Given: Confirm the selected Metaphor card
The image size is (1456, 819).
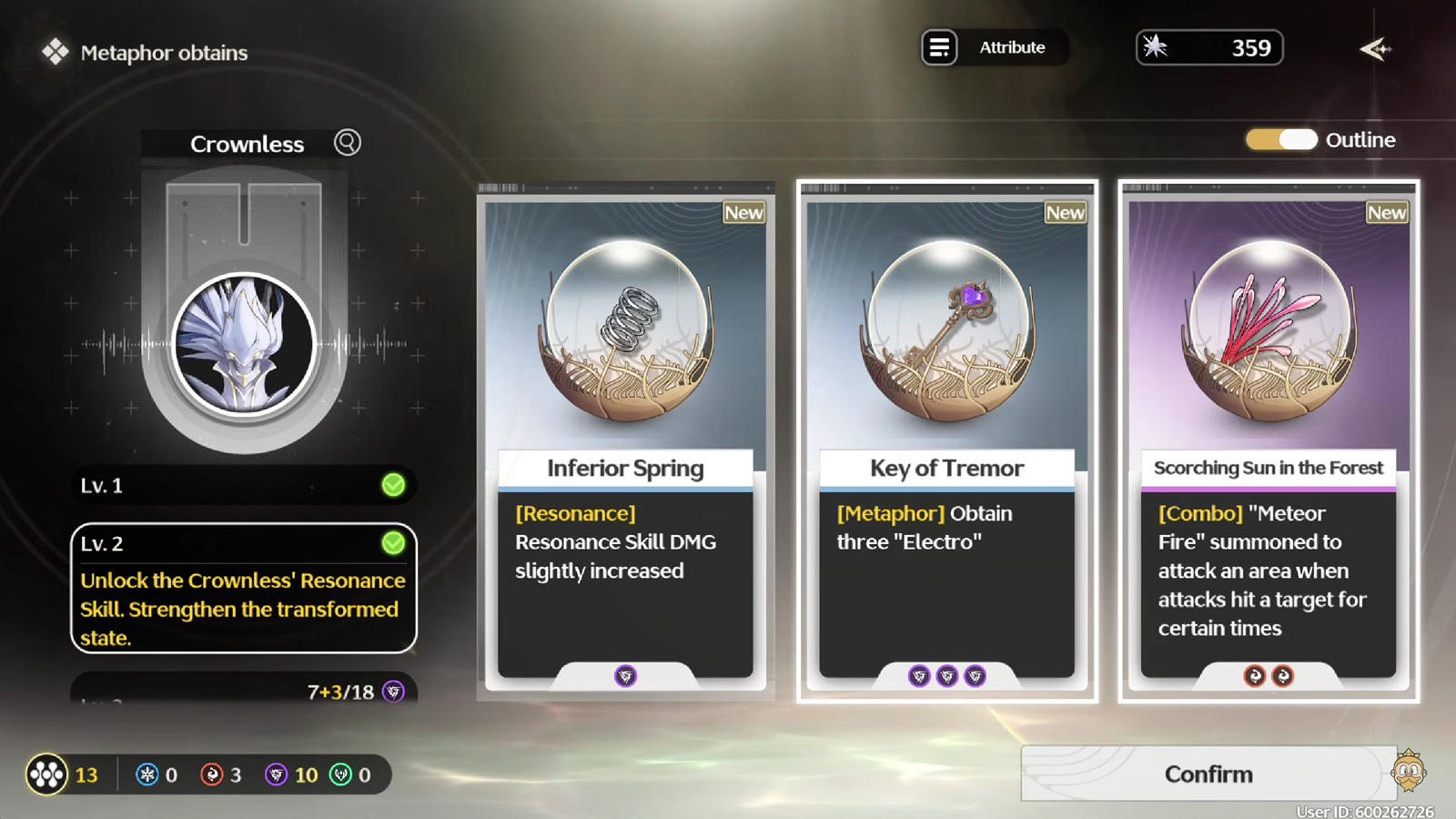Looking at the screenshot, I should (1208, 774).
